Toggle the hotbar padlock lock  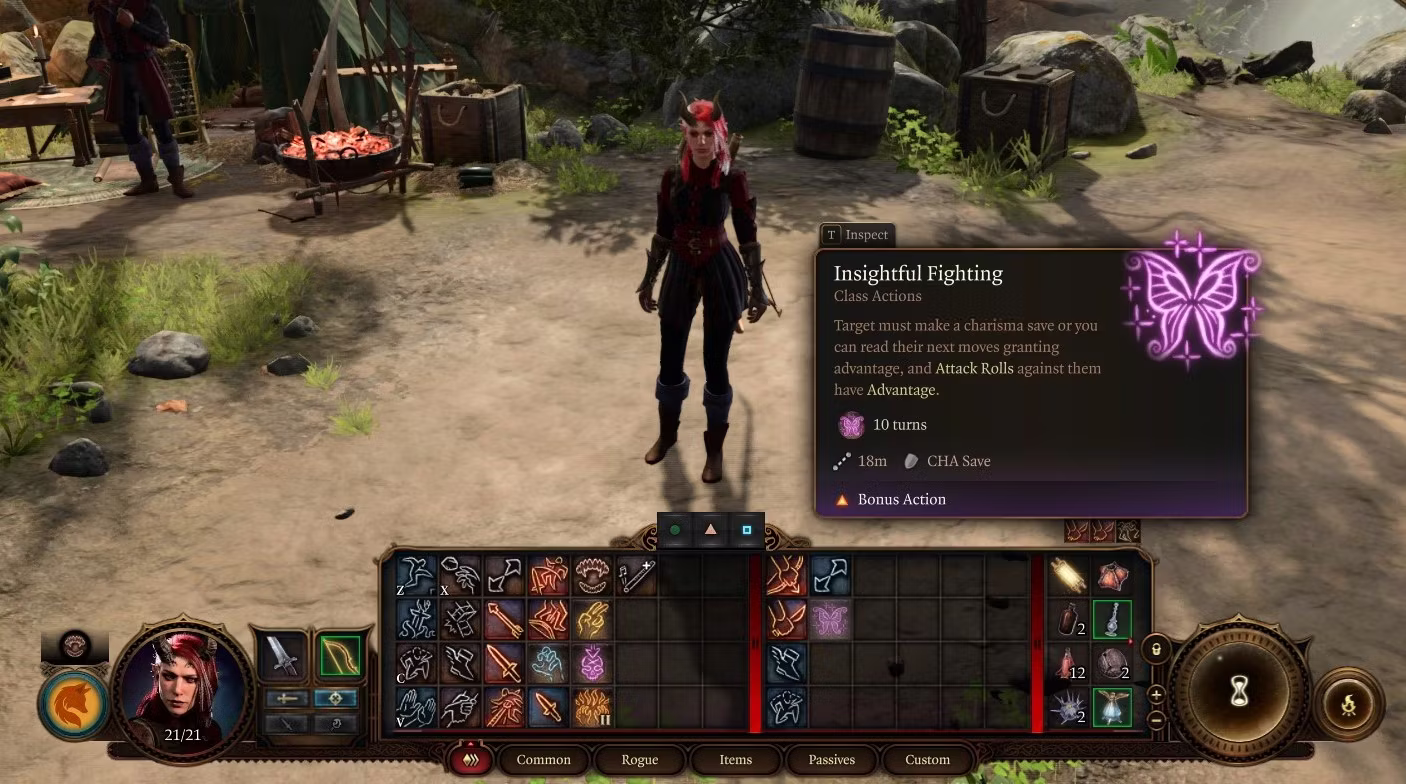pos(1156,649)
